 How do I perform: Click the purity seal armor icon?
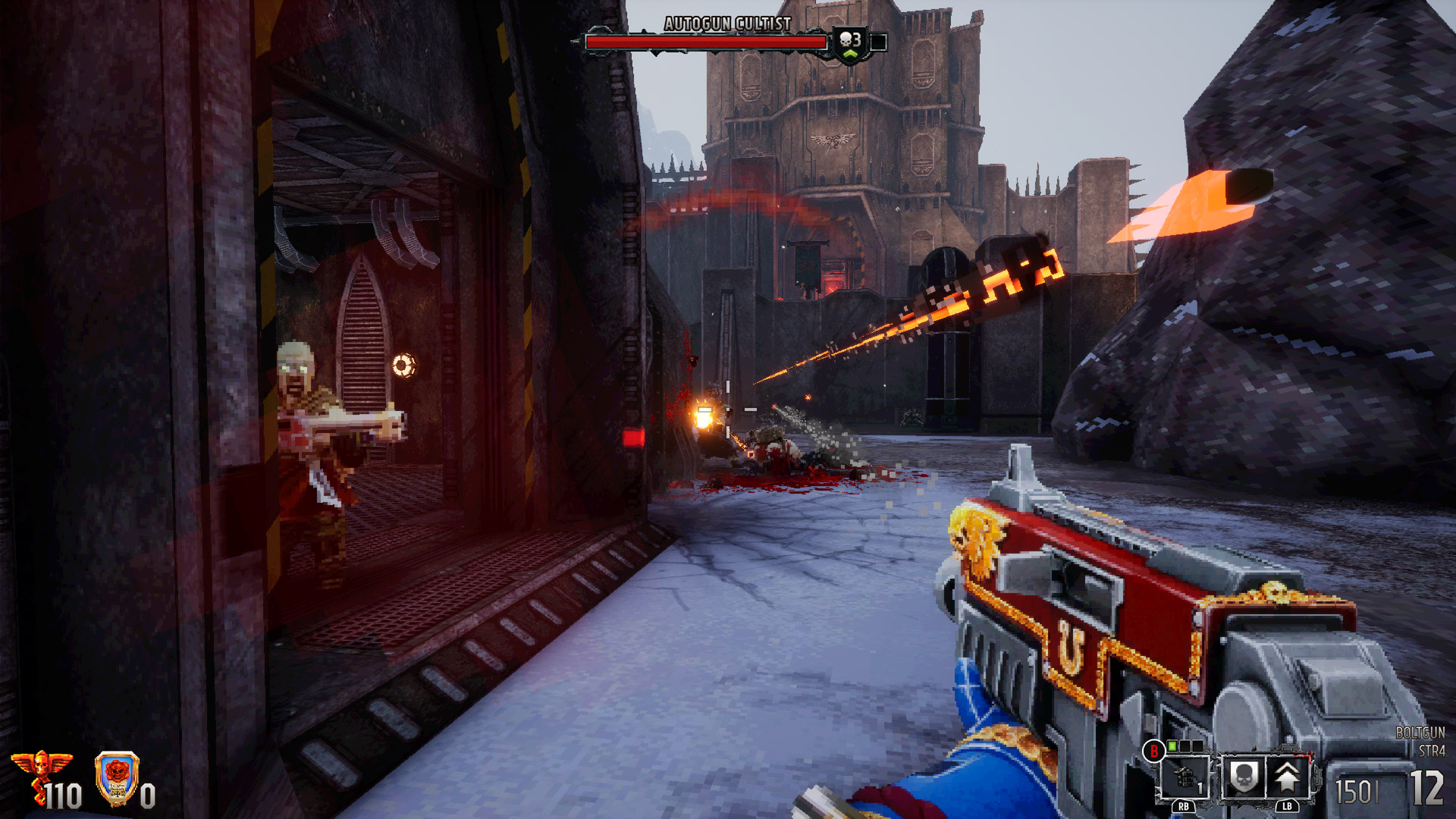117,778
